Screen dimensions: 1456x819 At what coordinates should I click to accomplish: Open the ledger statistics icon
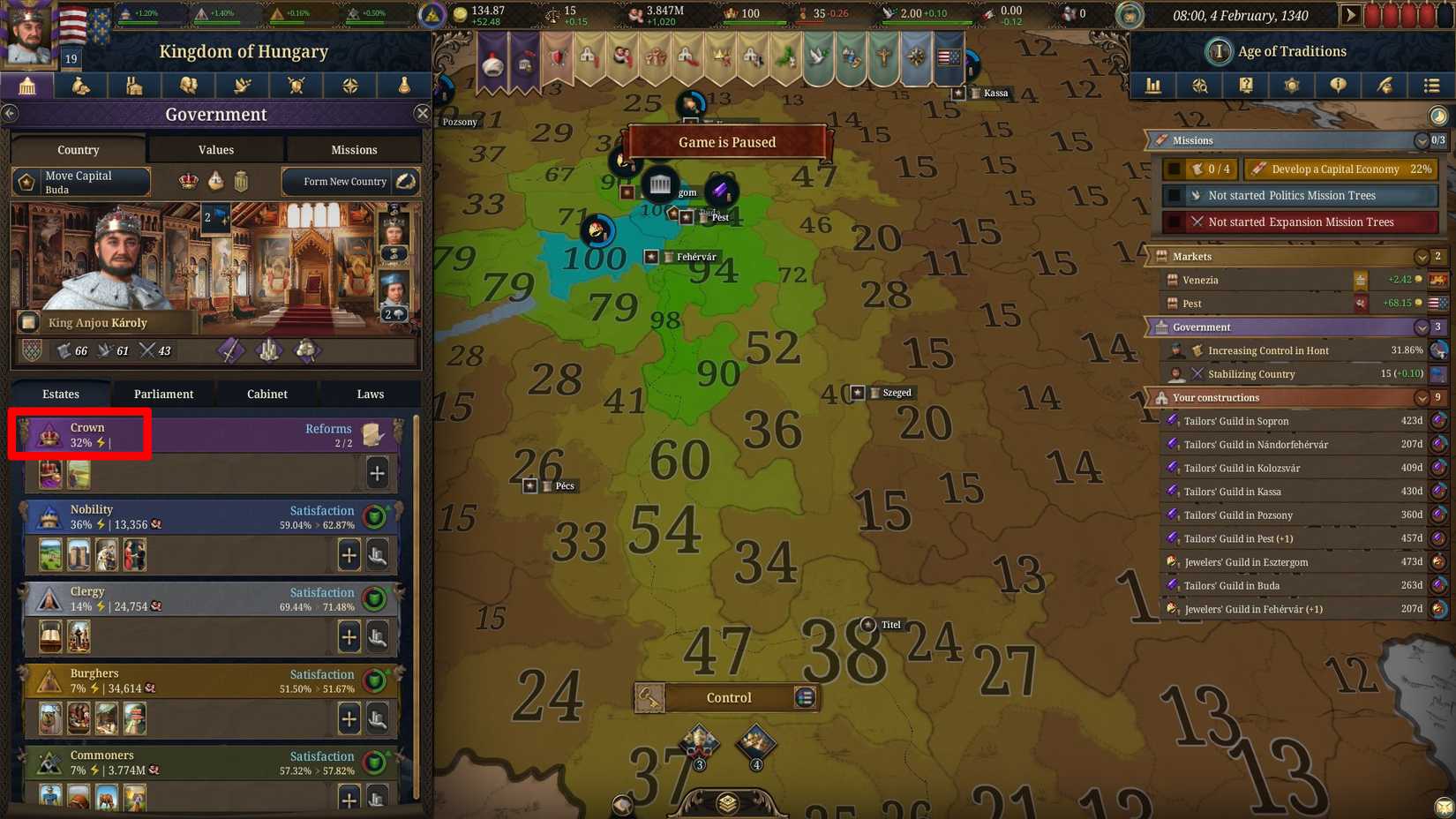click(x=1152, y=86)
